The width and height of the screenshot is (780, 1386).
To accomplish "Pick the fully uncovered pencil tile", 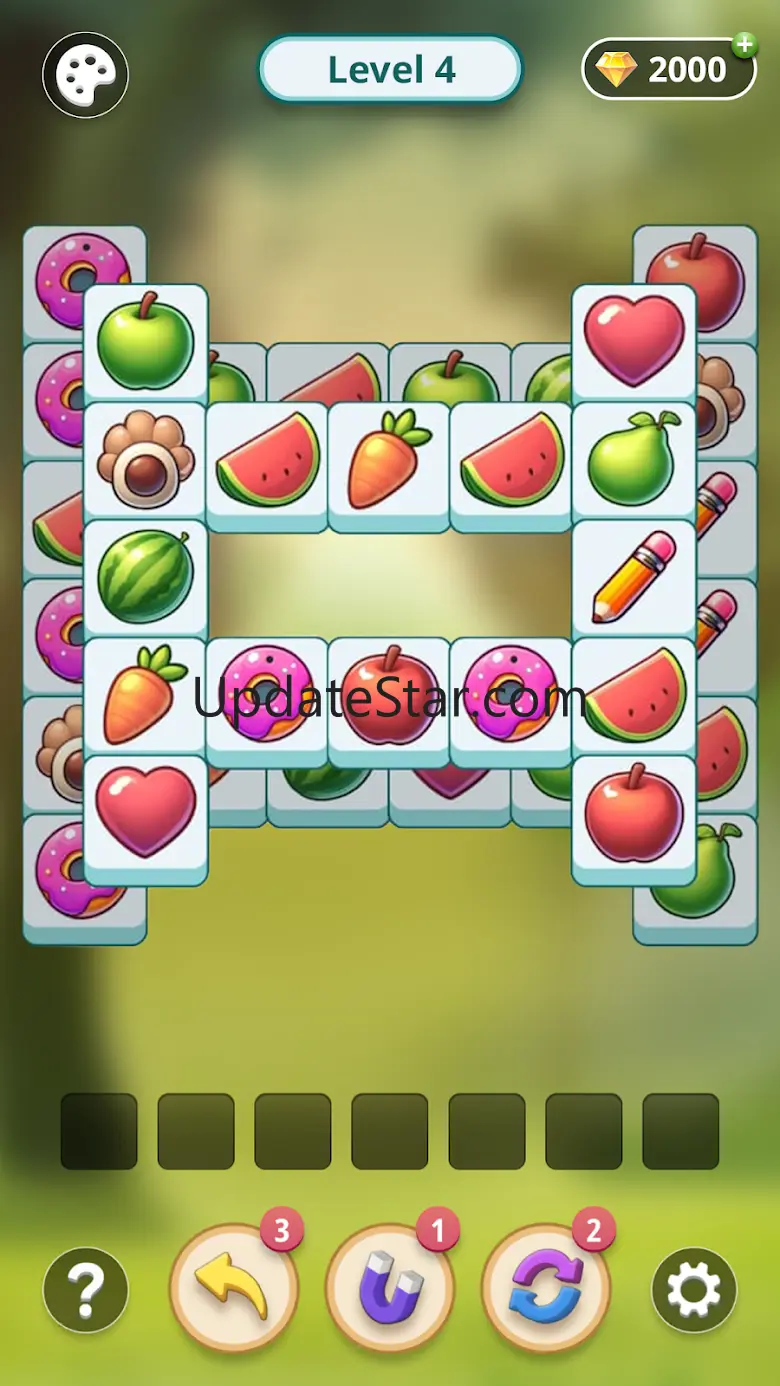I will (634, 577).
